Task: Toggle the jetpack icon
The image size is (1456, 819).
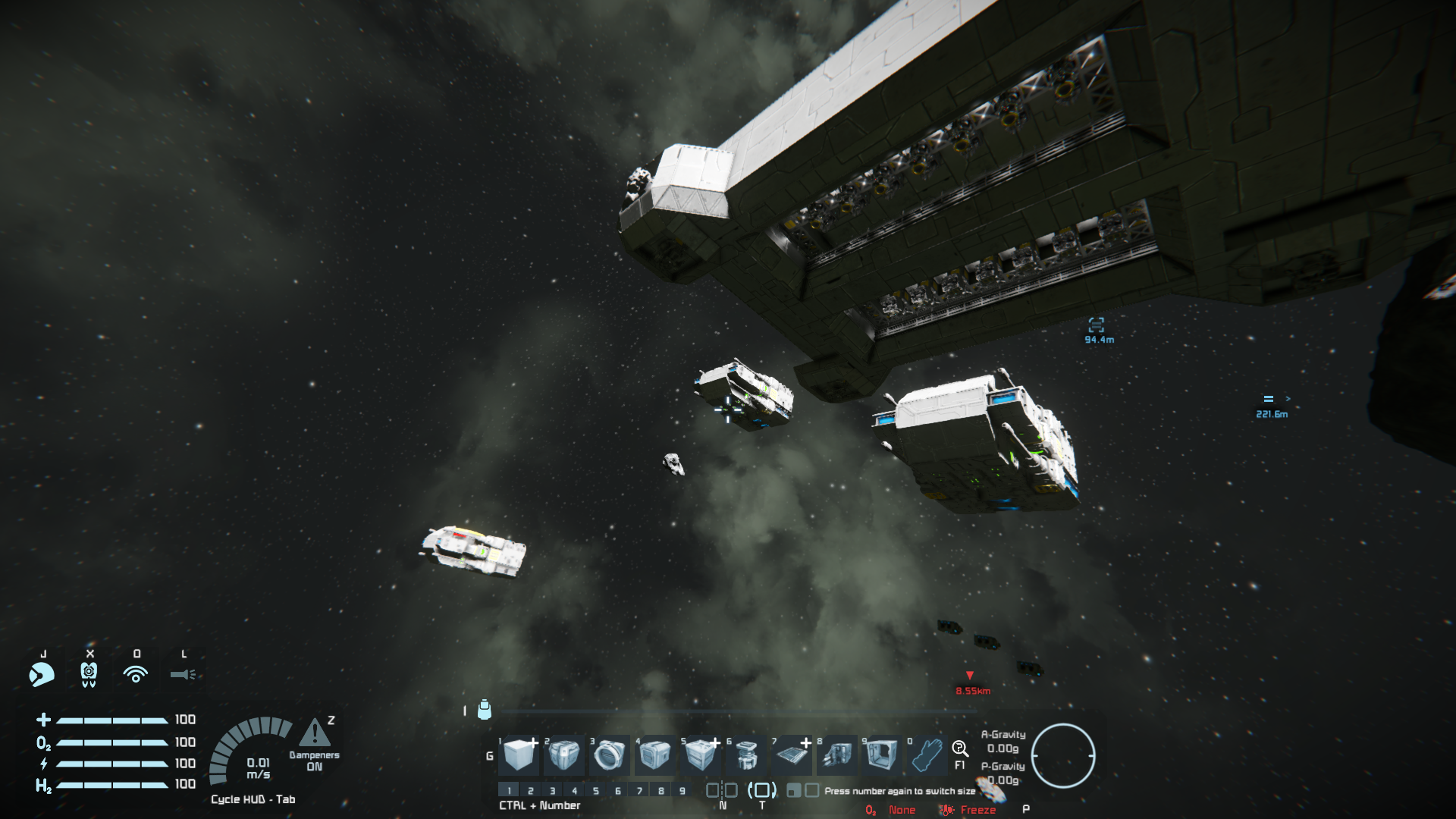Action: pos(89,674)
